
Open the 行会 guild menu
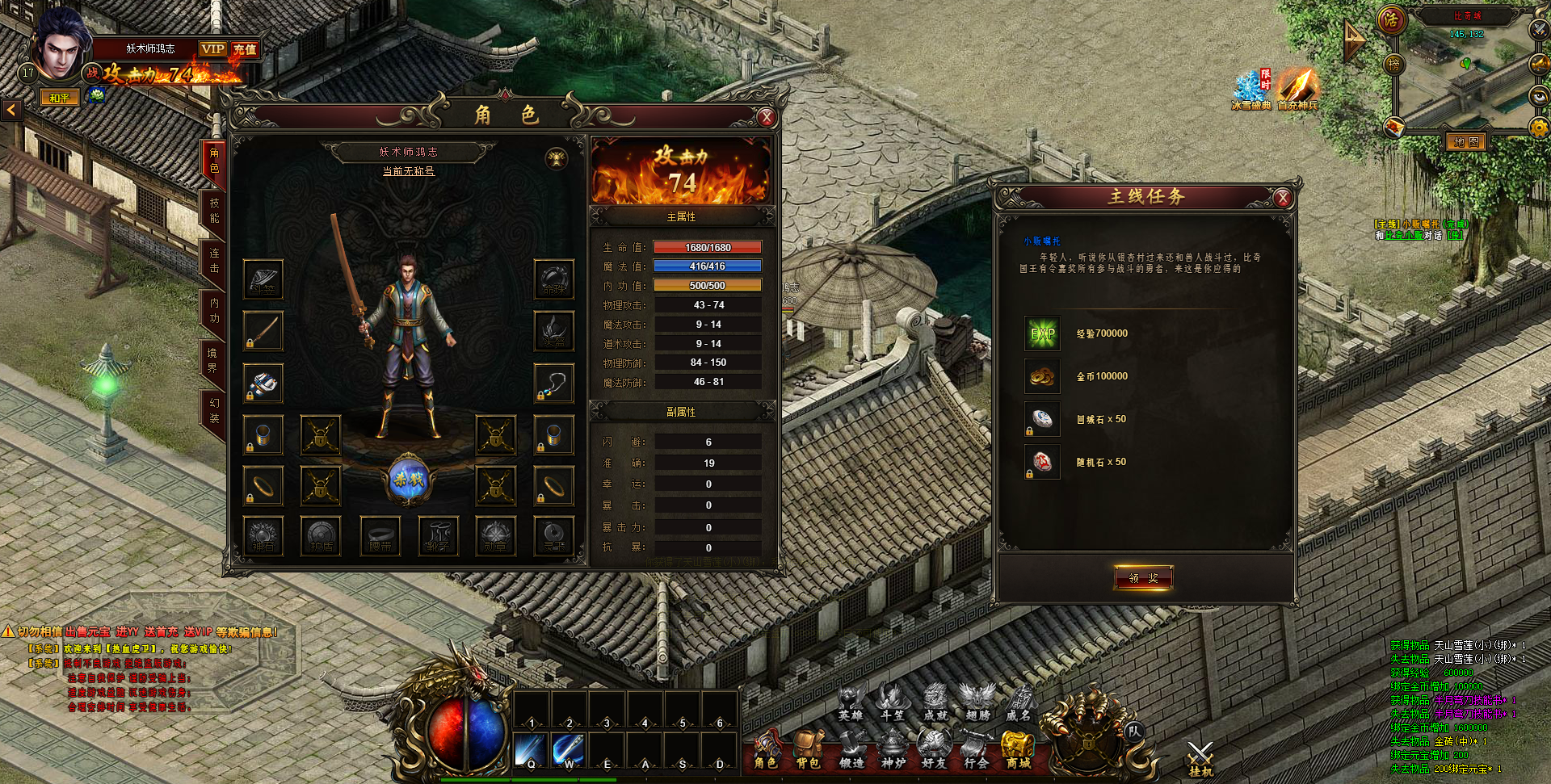(976, 749)
